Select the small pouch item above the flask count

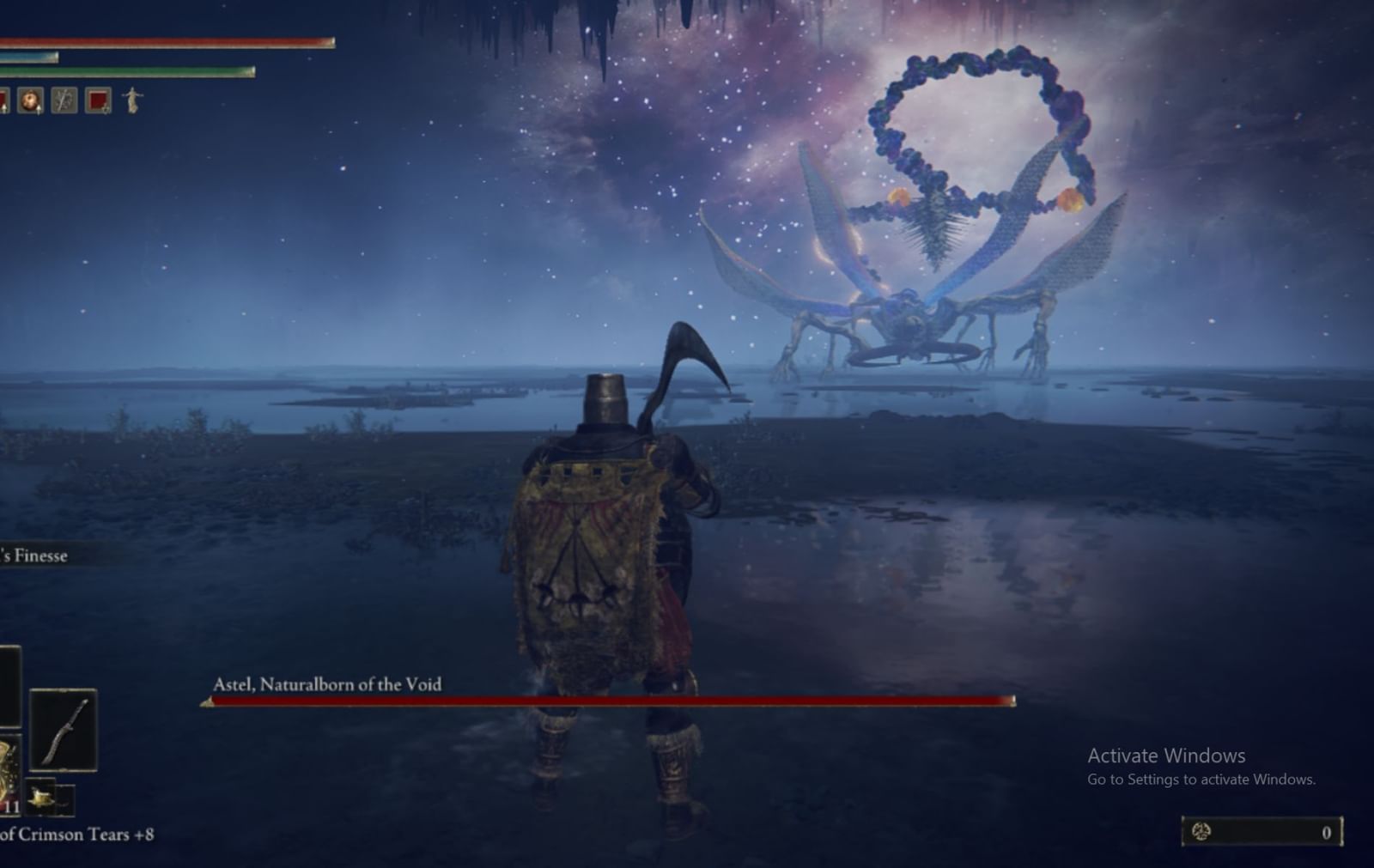[42, 796]
